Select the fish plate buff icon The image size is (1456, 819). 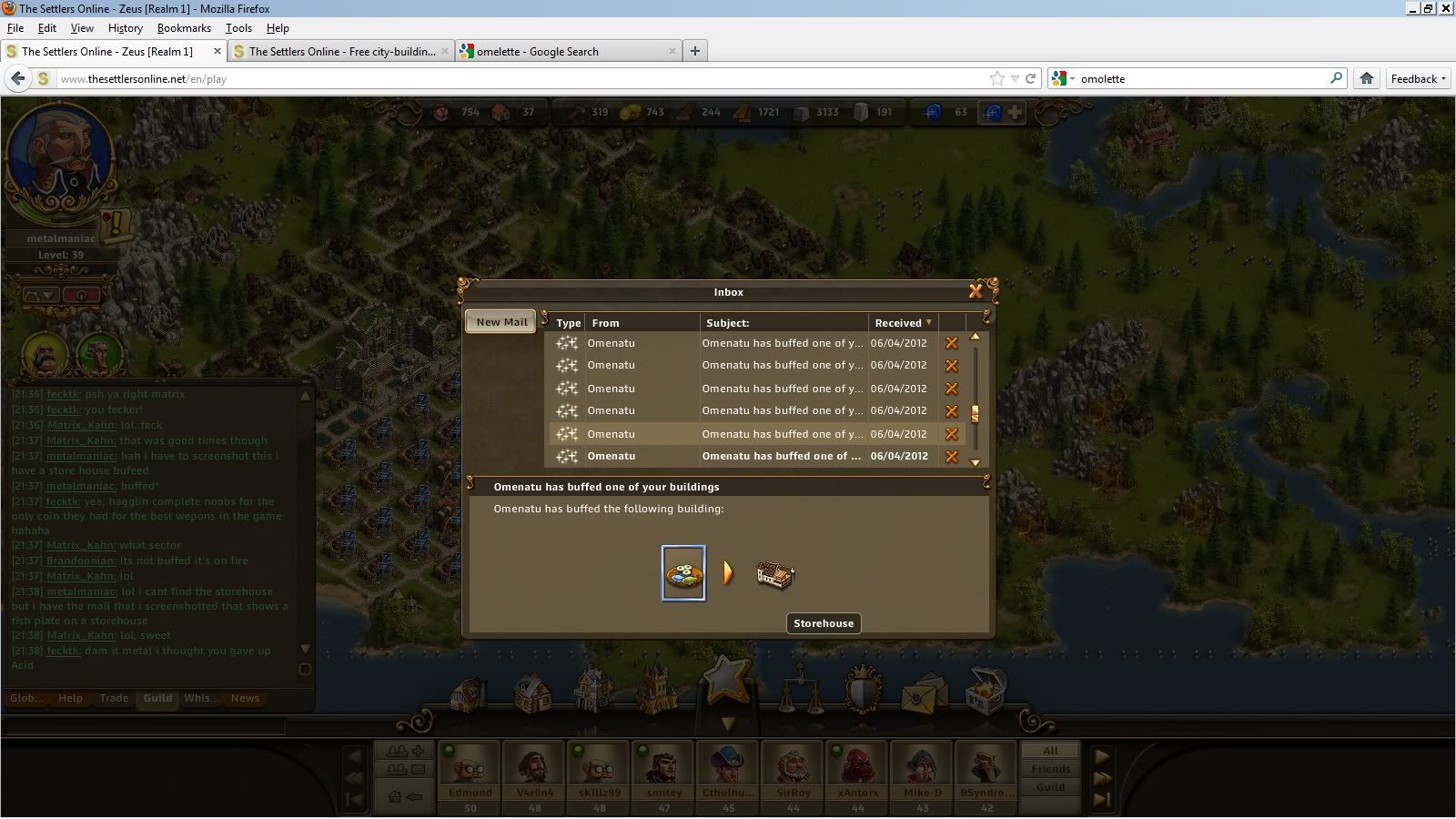[x=683, y=573]
